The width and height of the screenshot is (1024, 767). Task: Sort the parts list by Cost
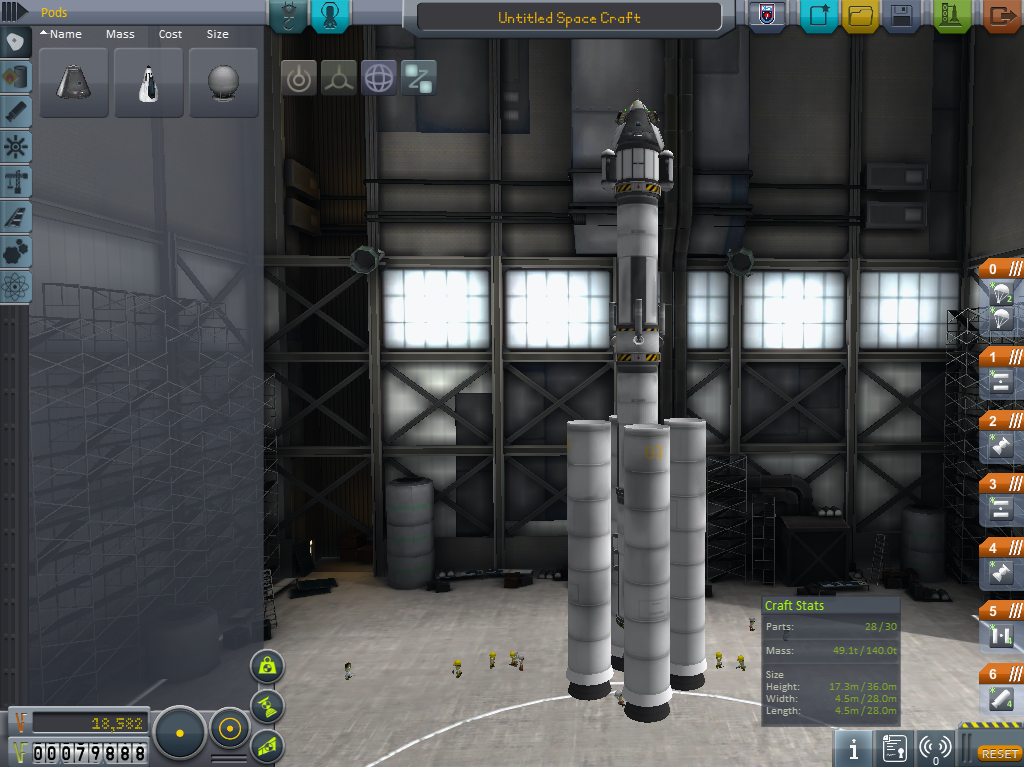[x=171, y=34]
